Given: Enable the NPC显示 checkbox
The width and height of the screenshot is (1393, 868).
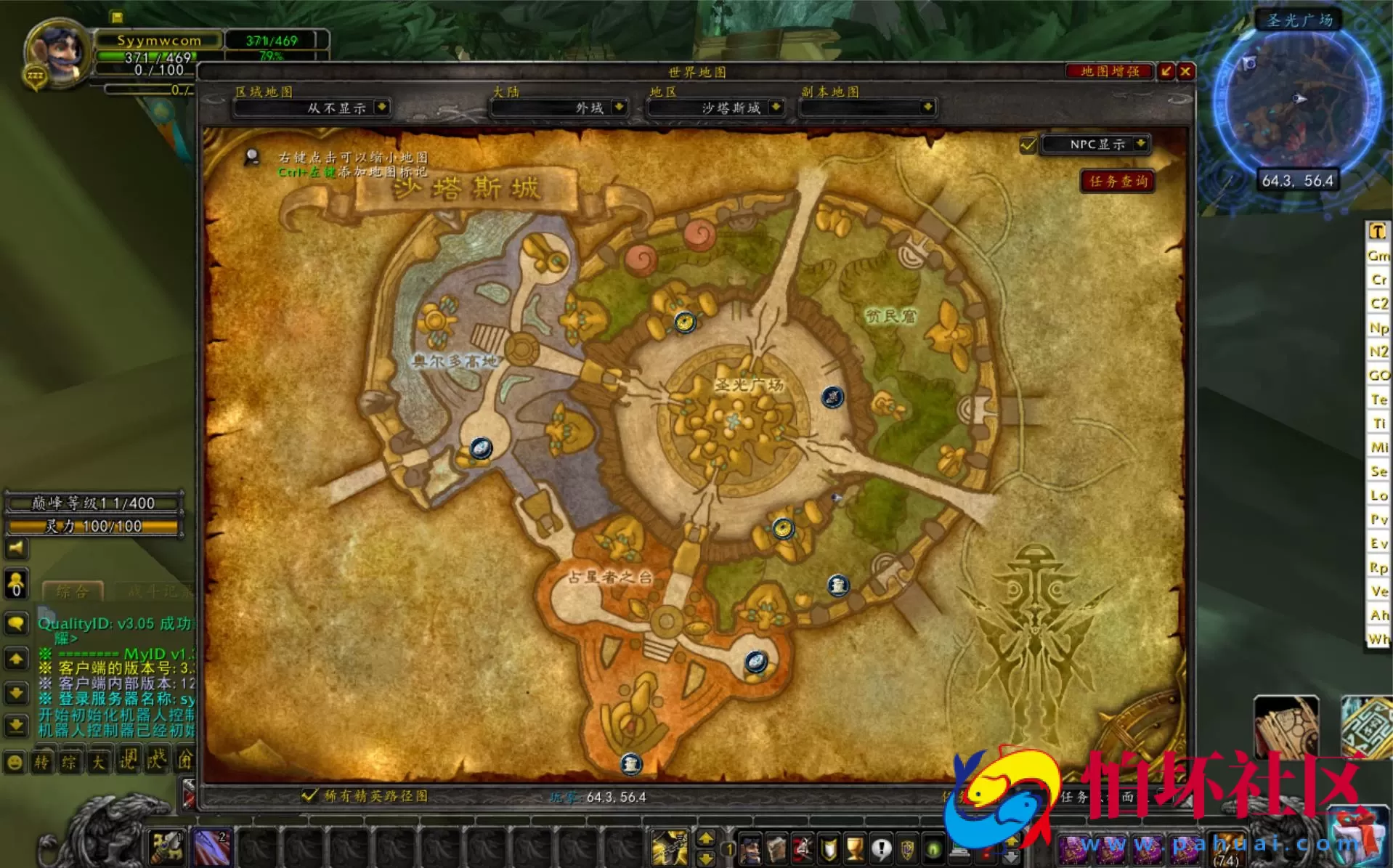Looking at the screenshot, I should (1027, 145).
